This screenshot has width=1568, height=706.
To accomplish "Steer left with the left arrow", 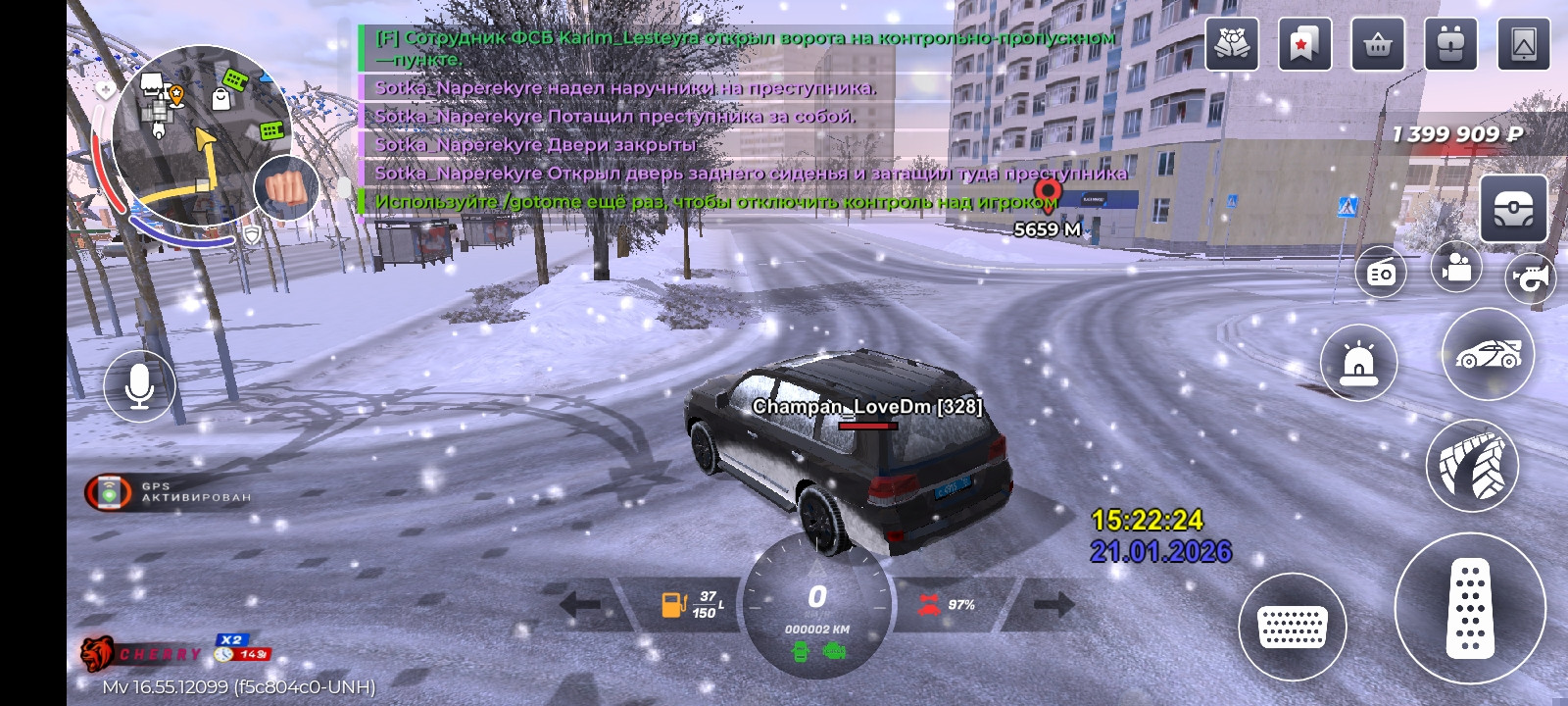I will tap(581, 604).
